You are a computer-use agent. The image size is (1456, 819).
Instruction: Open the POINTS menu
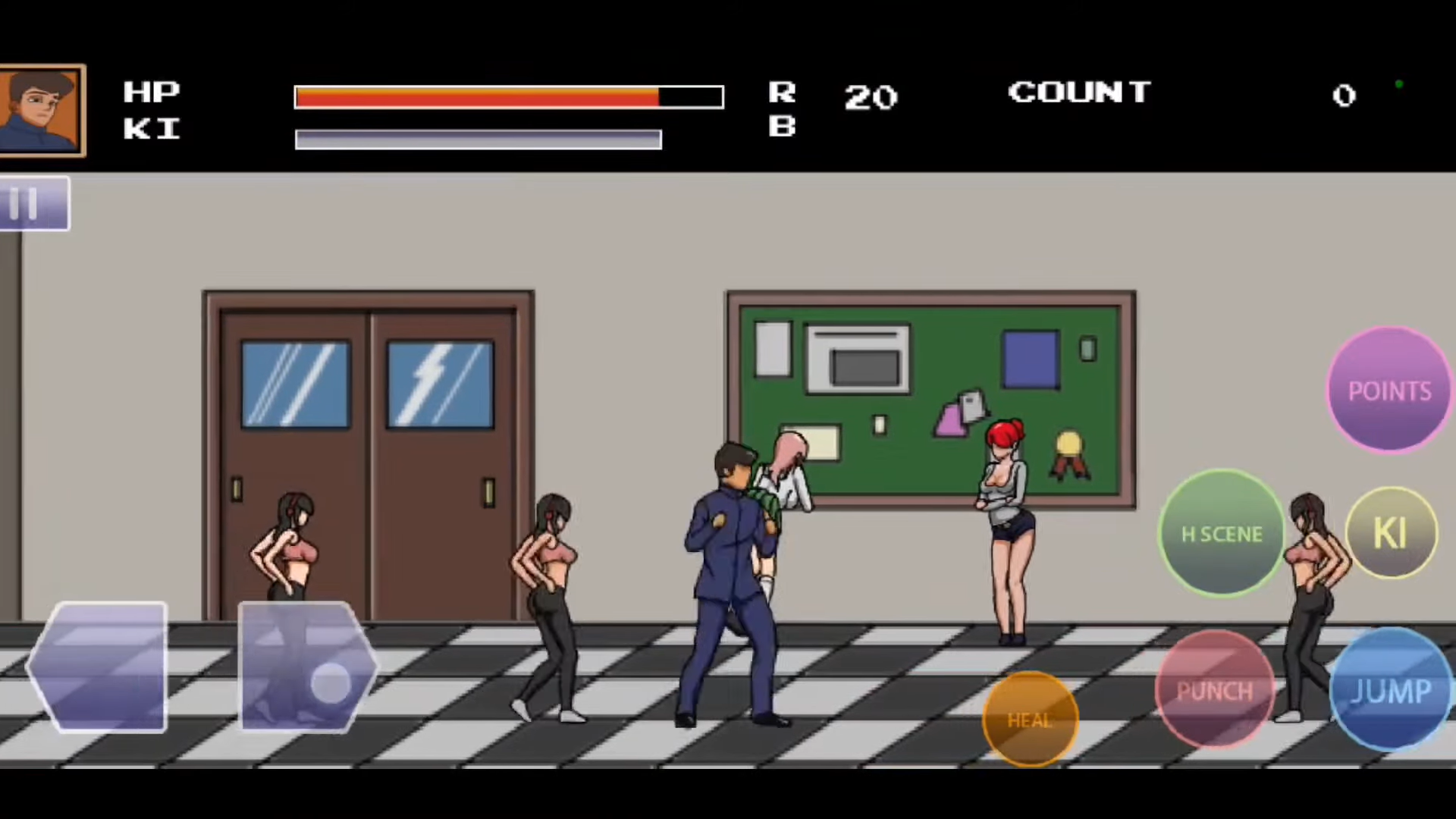(x=1389, y=391)
